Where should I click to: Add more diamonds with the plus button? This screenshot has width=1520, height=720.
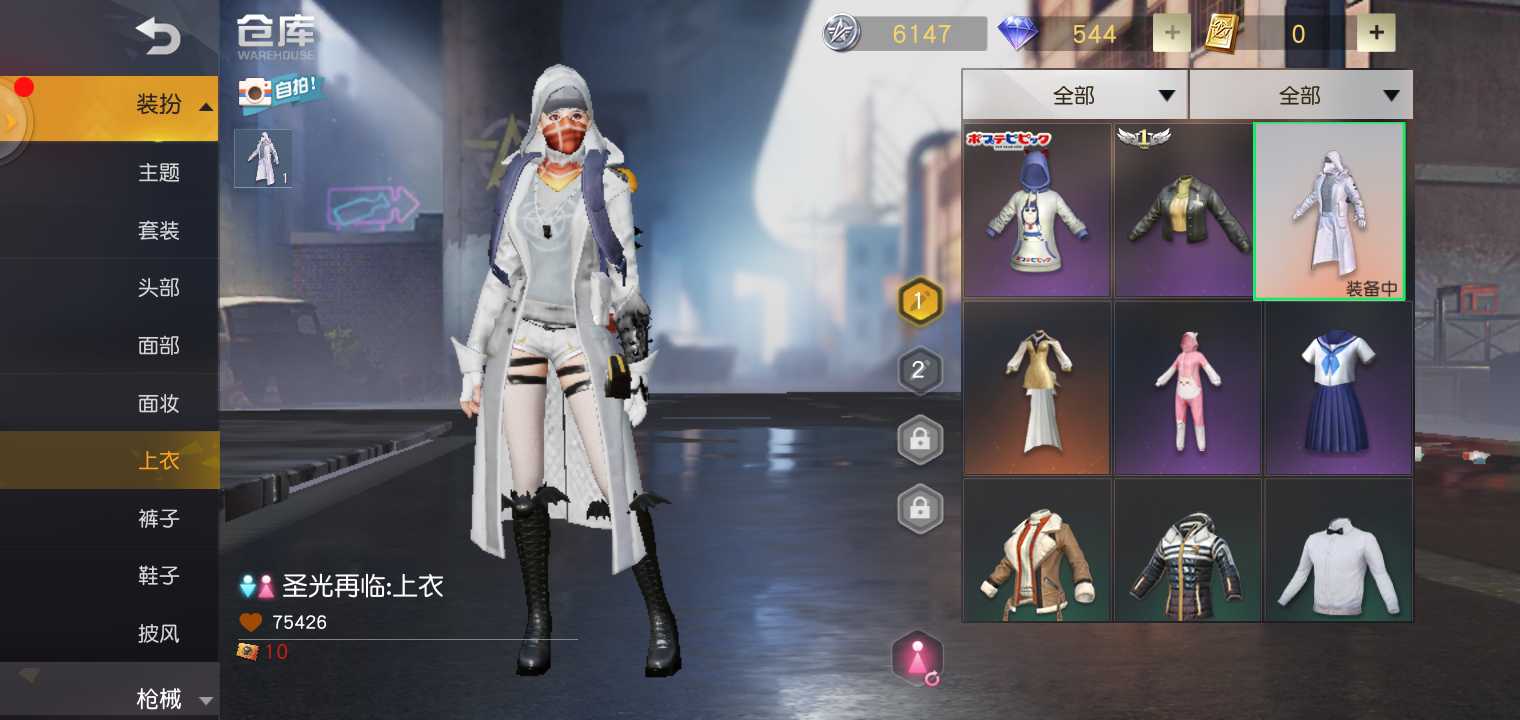(x=1172, y=34)
